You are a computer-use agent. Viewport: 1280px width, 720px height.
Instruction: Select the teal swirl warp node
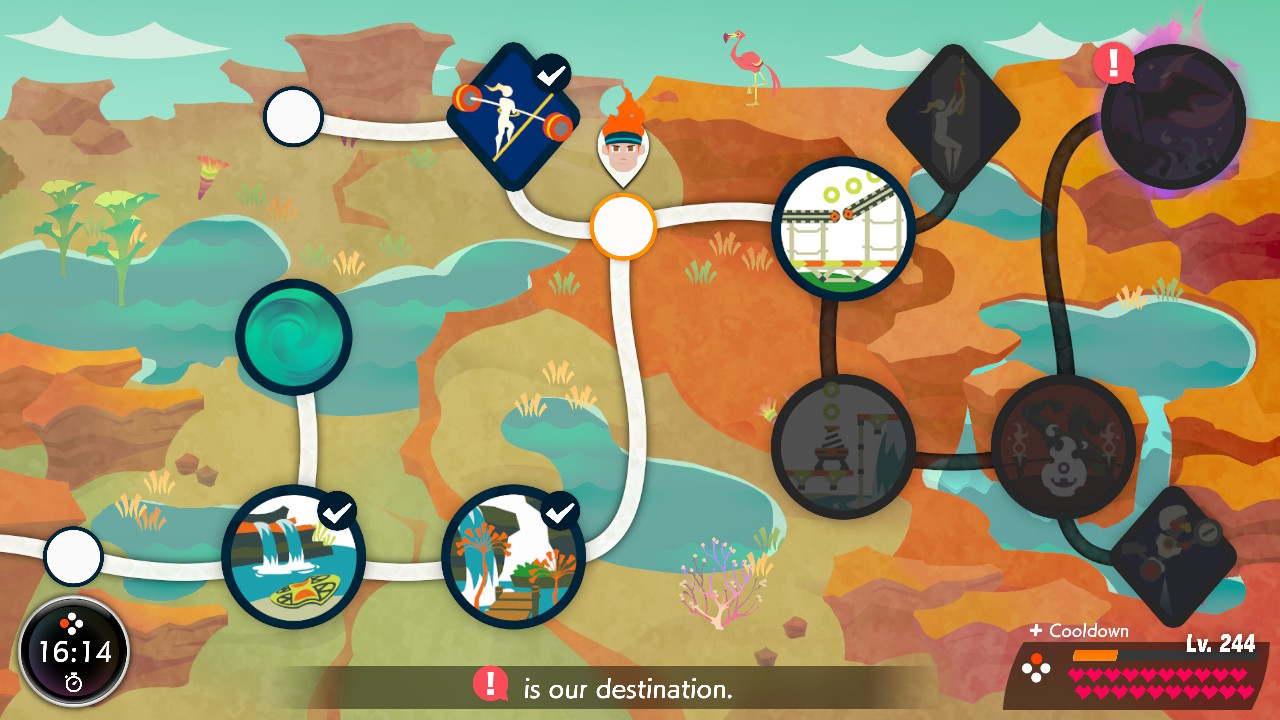(294, 337)
